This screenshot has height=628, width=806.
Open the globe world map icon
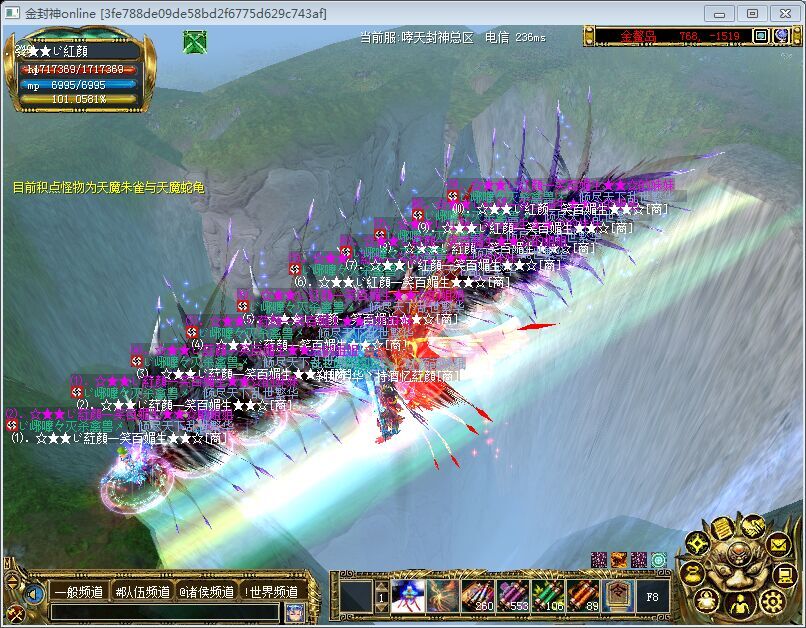659,560
